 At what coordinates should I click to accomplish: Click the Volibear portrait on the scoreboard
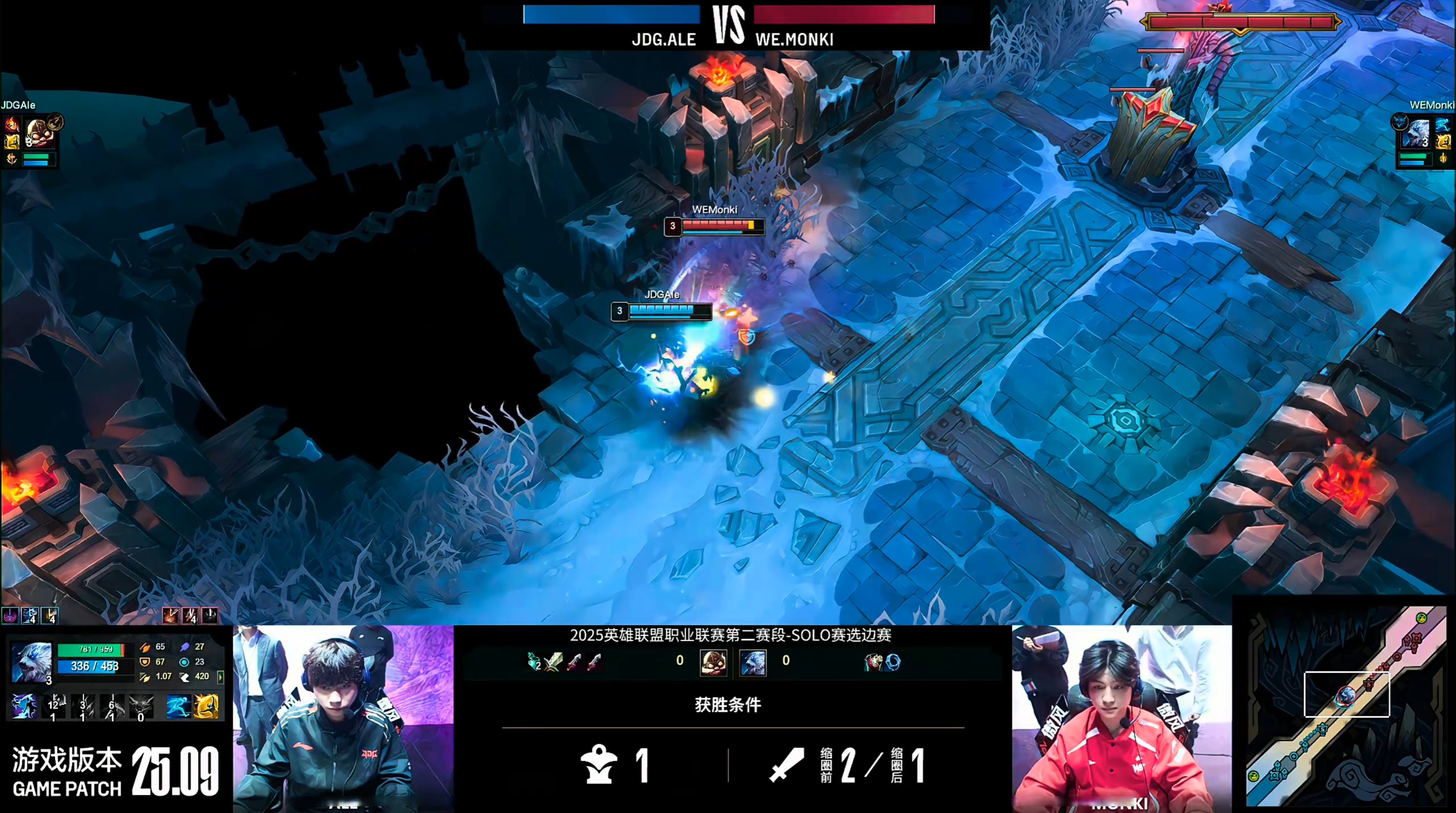[753, 662]
